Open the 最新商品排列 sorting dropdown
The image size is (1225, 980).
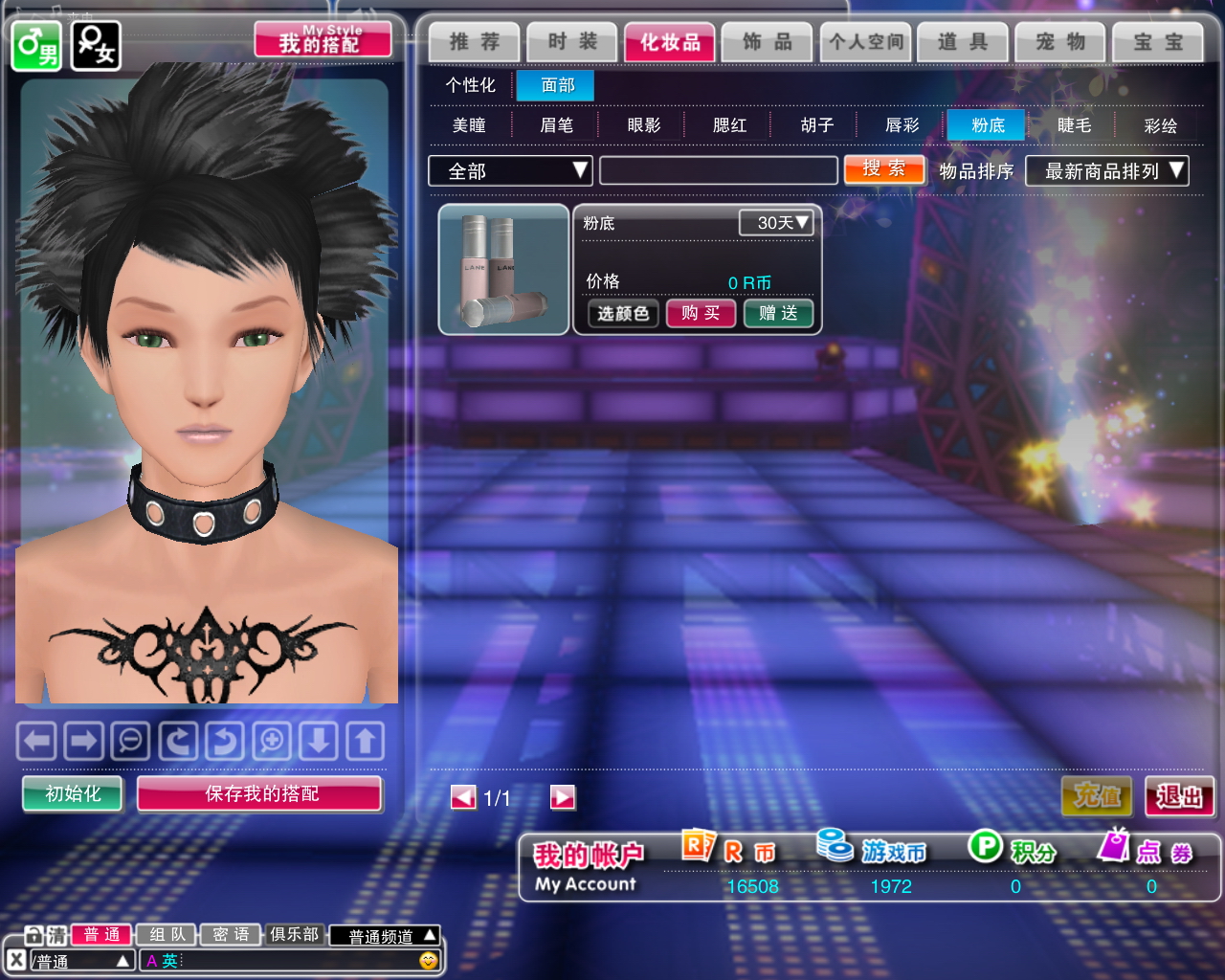[1106, 171]
